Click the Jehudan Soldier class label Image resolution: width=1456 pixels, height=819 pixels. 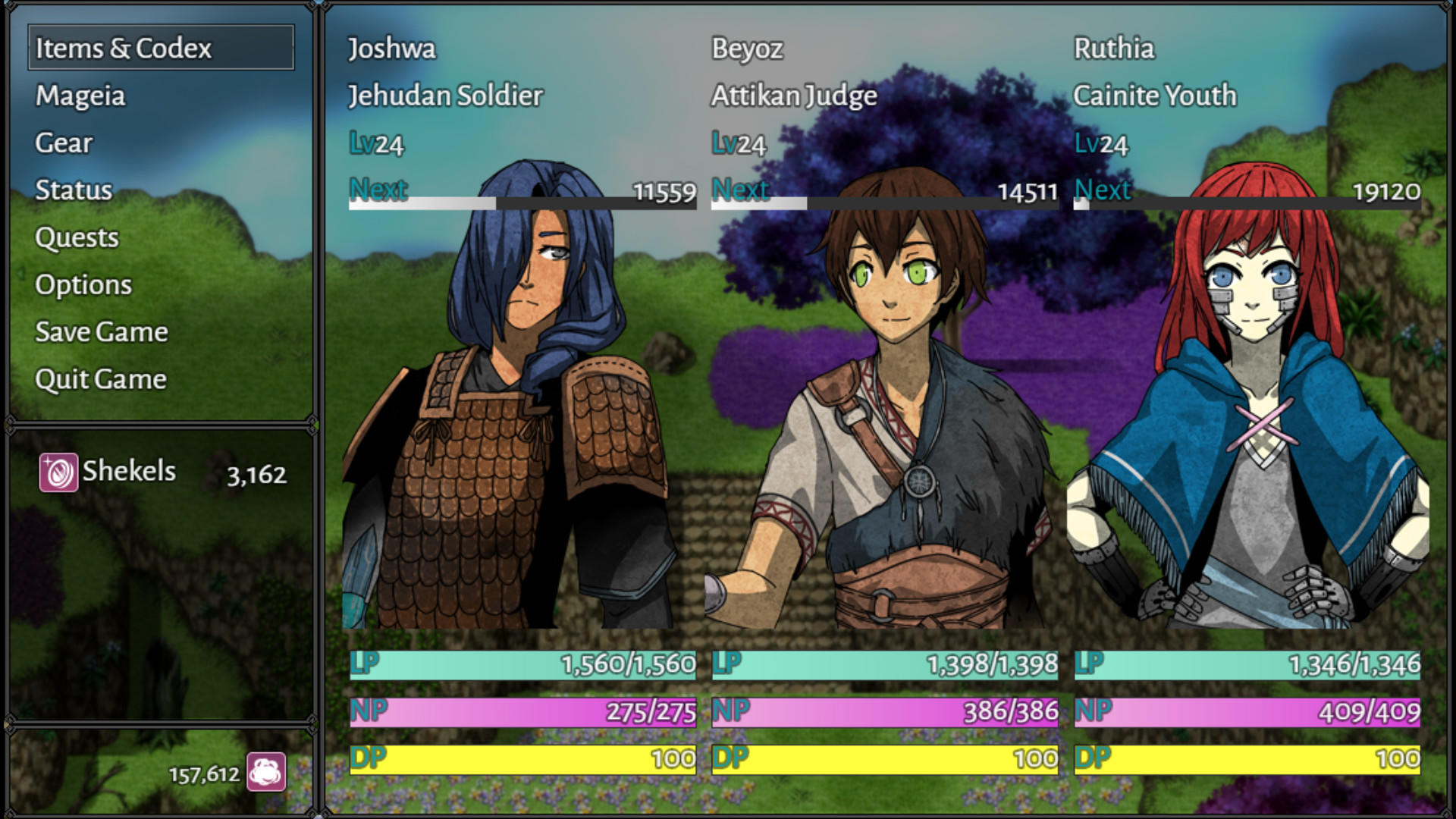(x=444, y=96)
